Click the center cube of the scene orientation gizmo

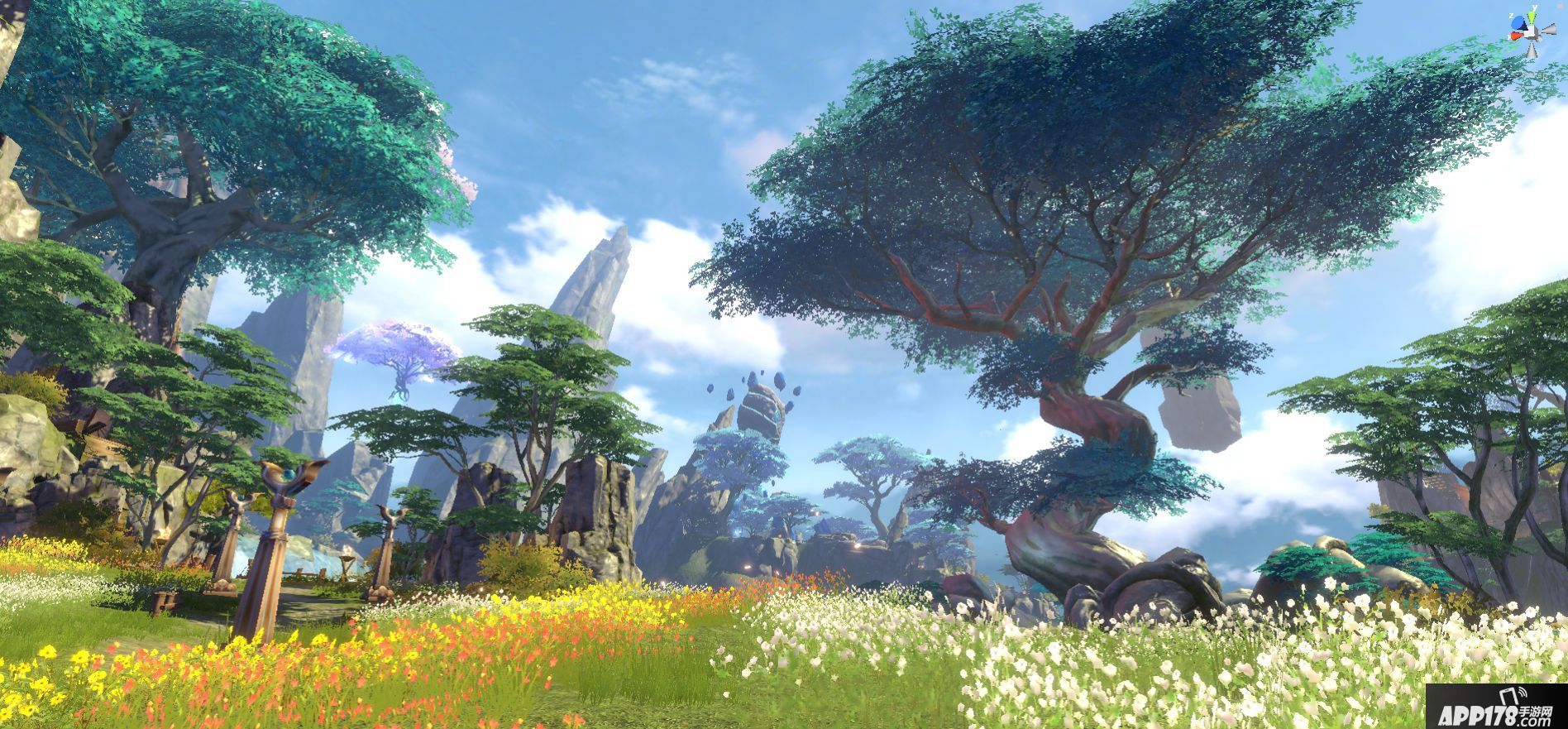point(1532,32)
